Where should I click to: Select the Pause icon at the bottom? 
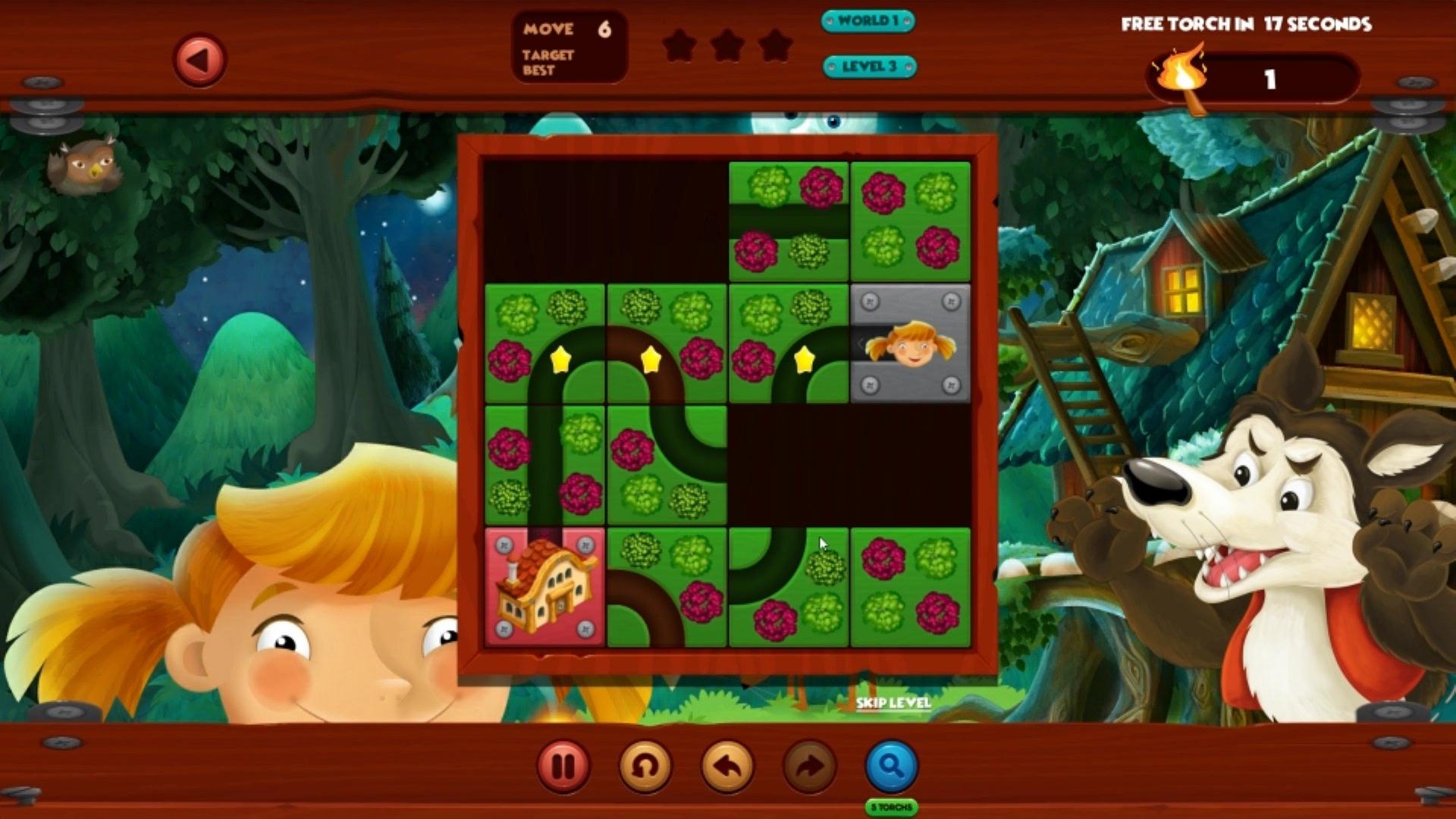[x=562, y=767]
